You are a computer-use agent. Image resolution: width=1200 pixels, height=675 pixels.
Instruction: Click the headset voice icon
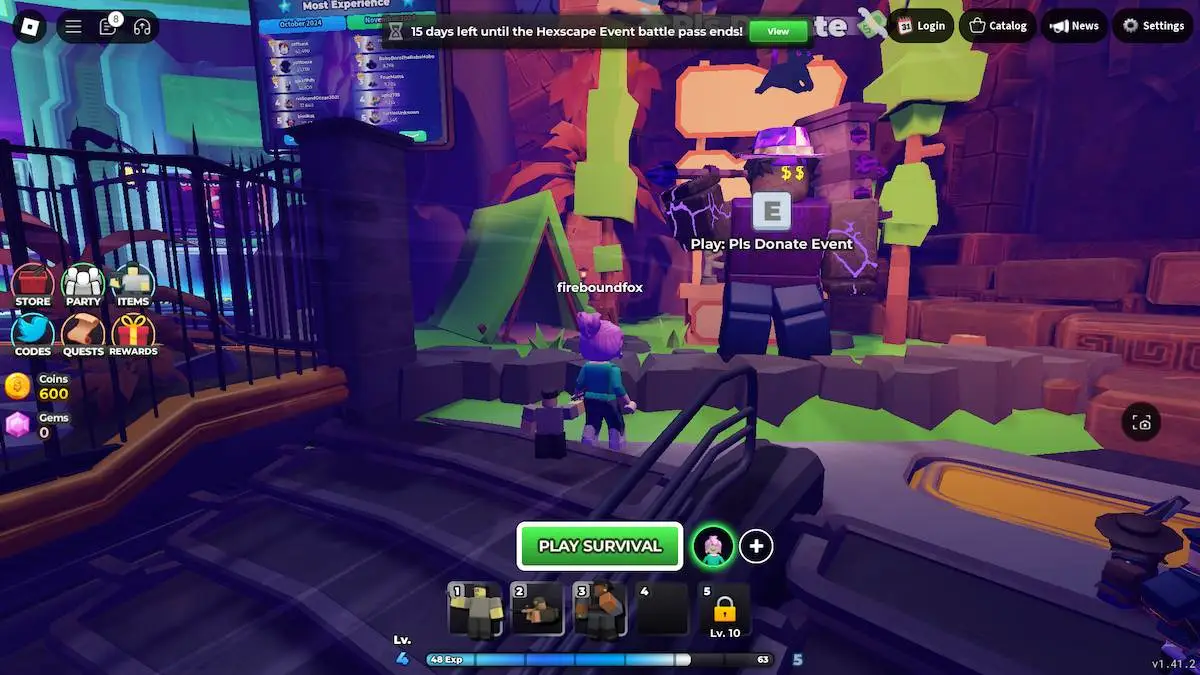tap(142, 27)
